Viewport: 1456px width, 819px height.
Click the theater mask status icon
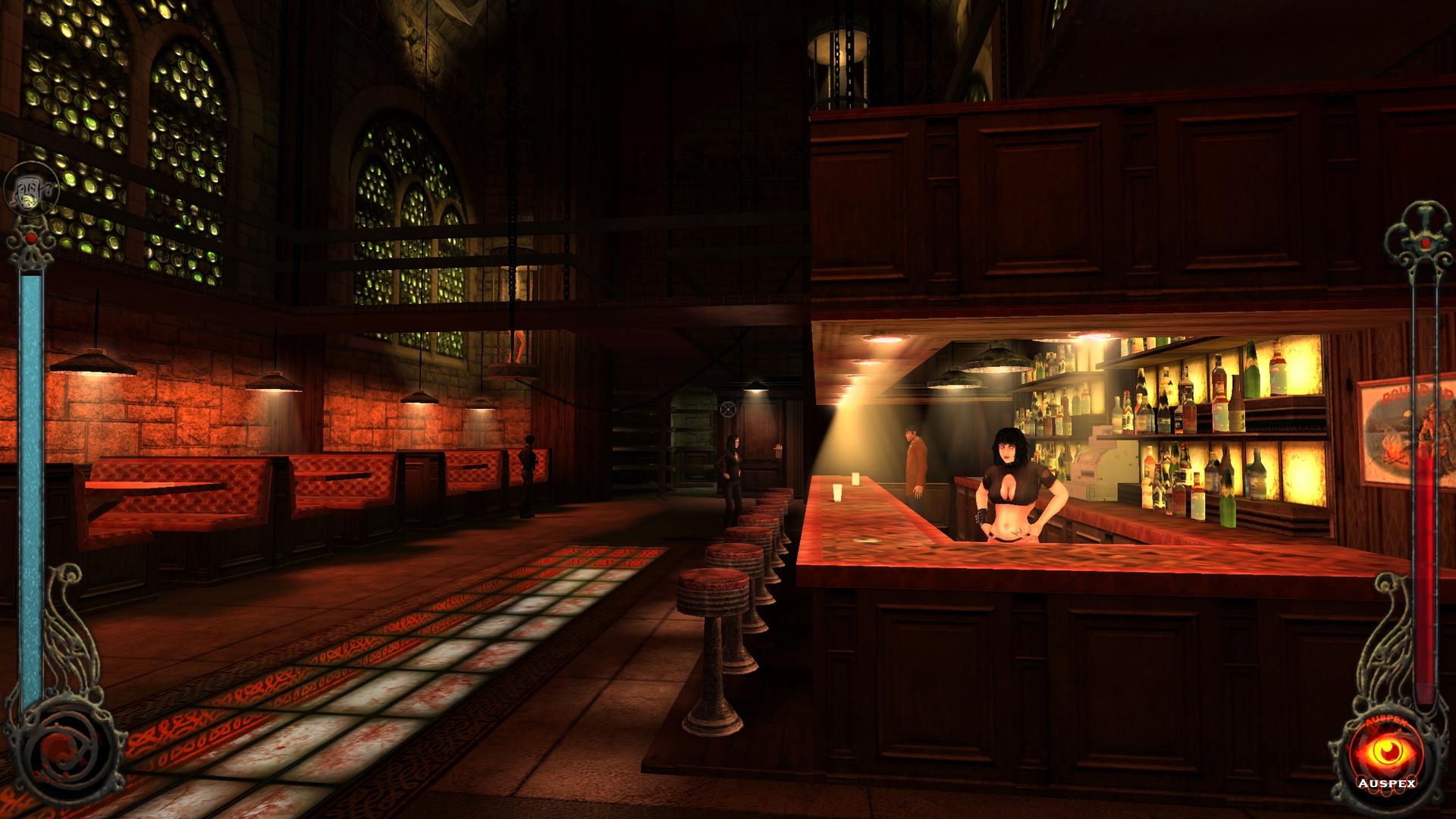click(x=30, y=191)
